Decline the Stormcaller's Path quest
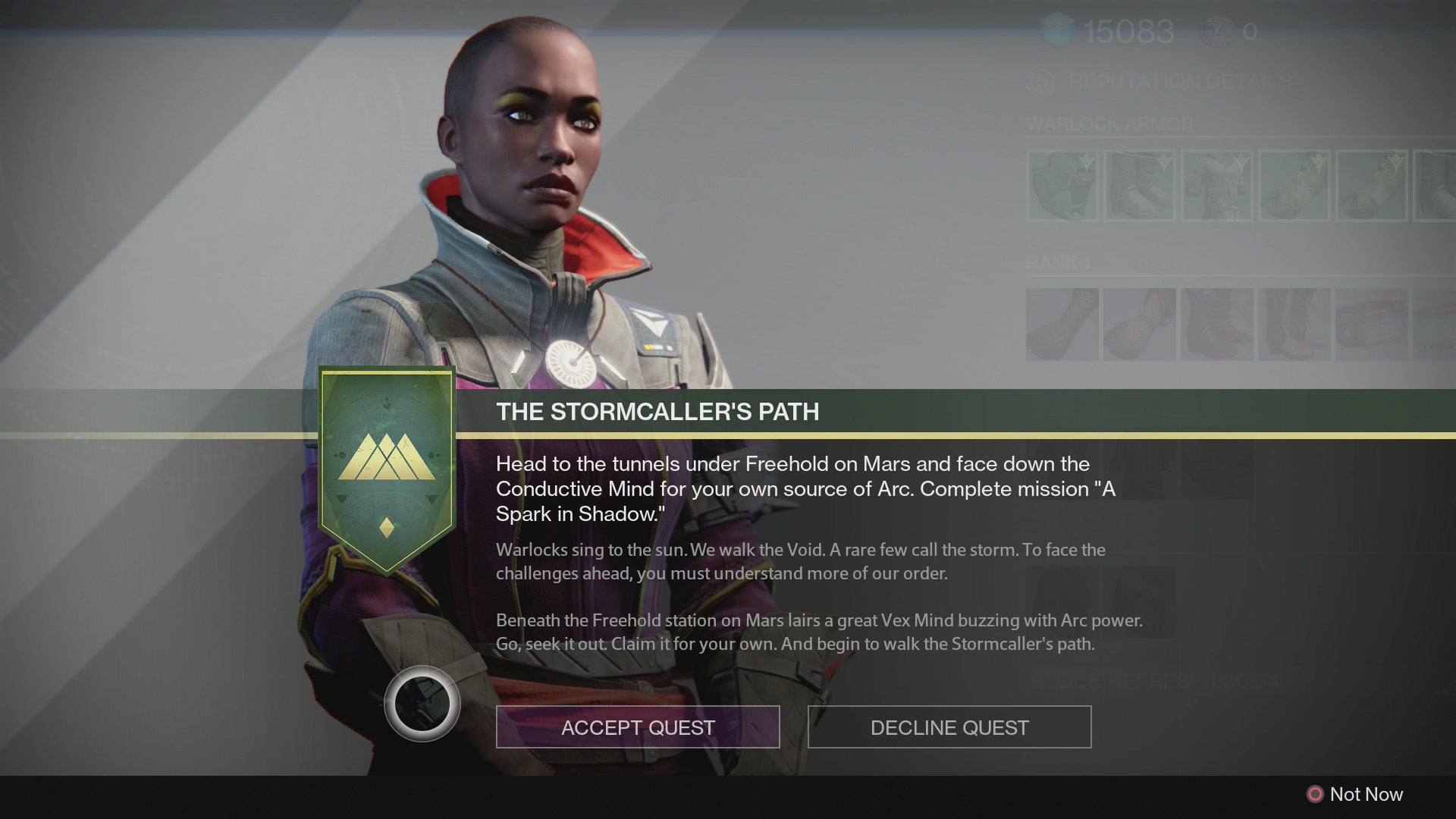This screenshot has height=819, width=1456. [x=949, y=727]
